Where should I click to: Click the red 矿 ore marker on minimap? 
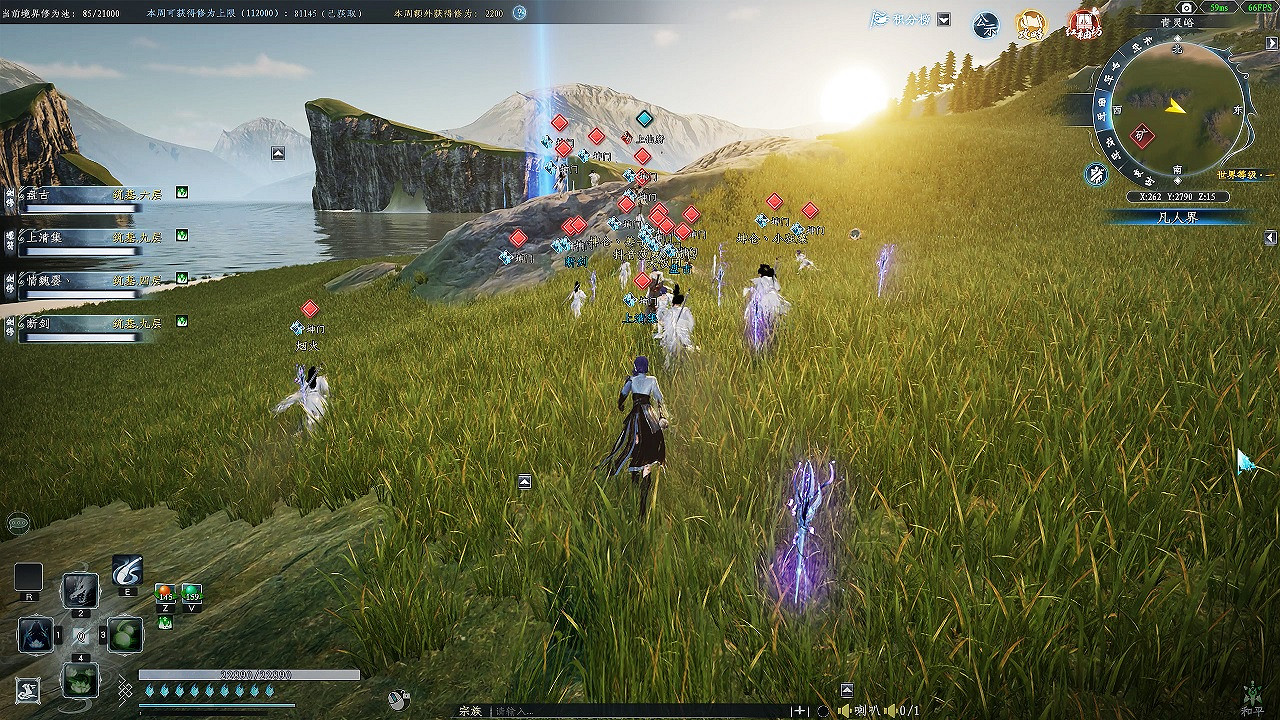click(1140, 135)
